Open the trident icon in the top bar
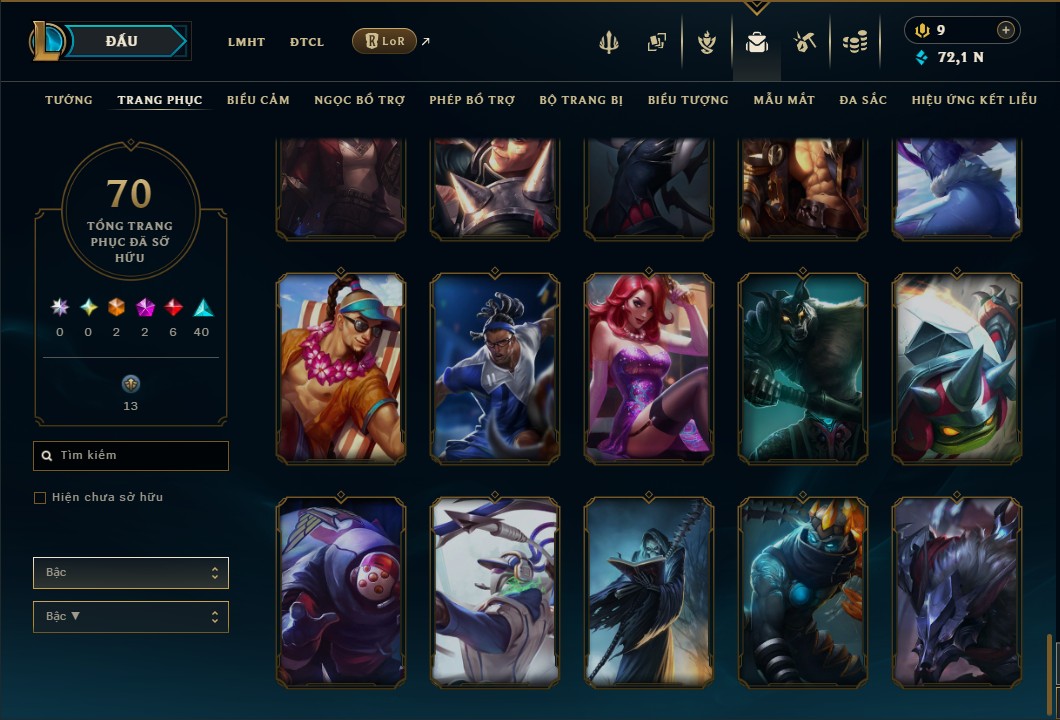 (x=609, y=42)
